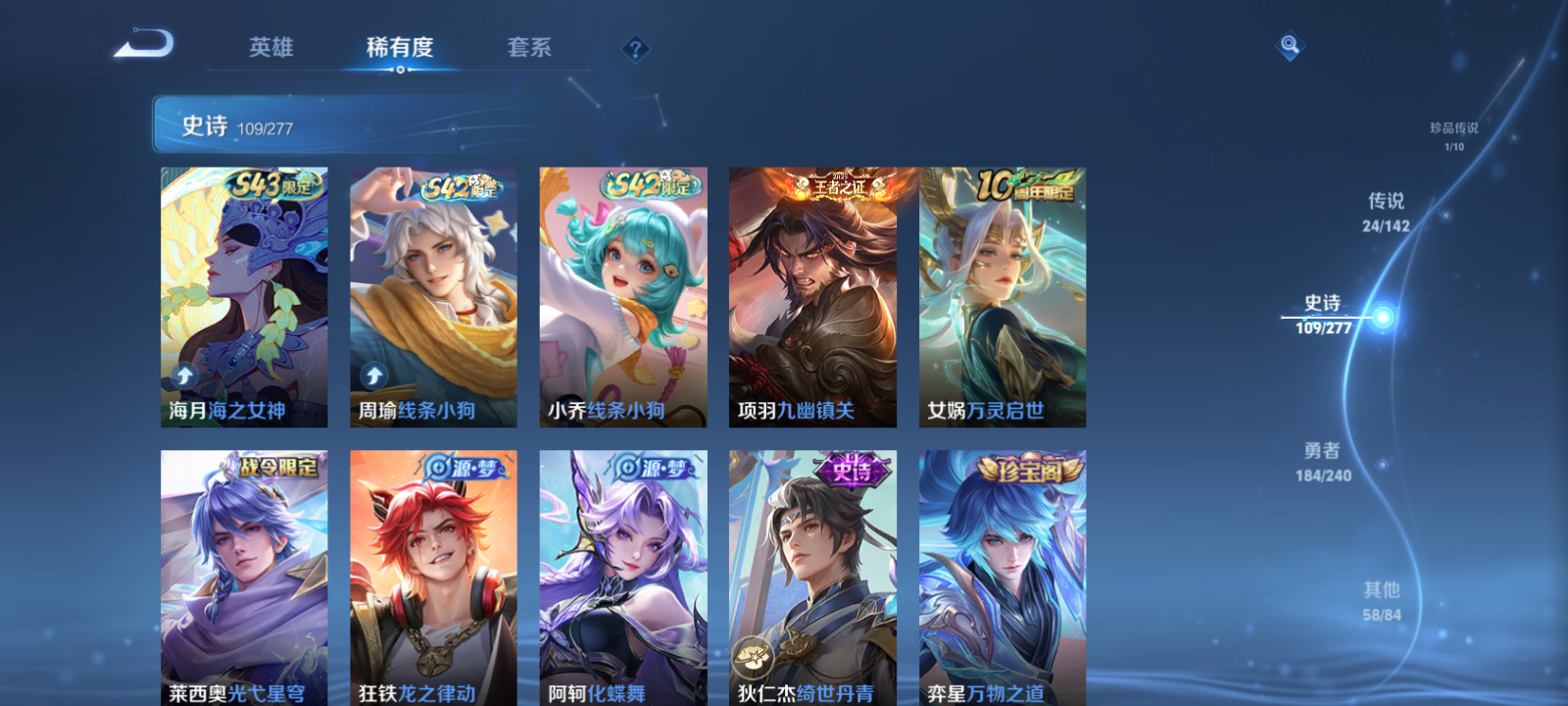Select the 小乔 线条小狗 skin card
Image resolution: width=1568 pixels, height=706 pixels.
623,294
